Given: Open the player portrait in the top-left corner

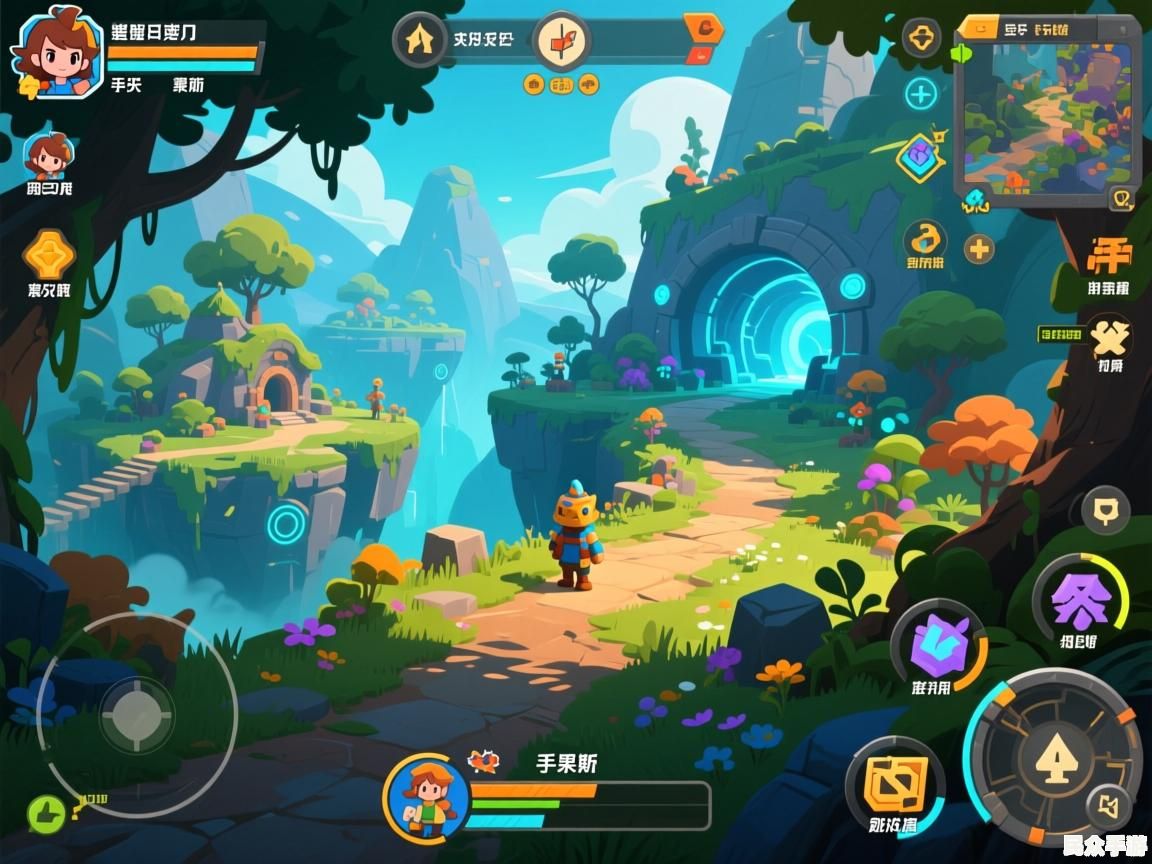Looking at the screenshot, I should (56, 51).
